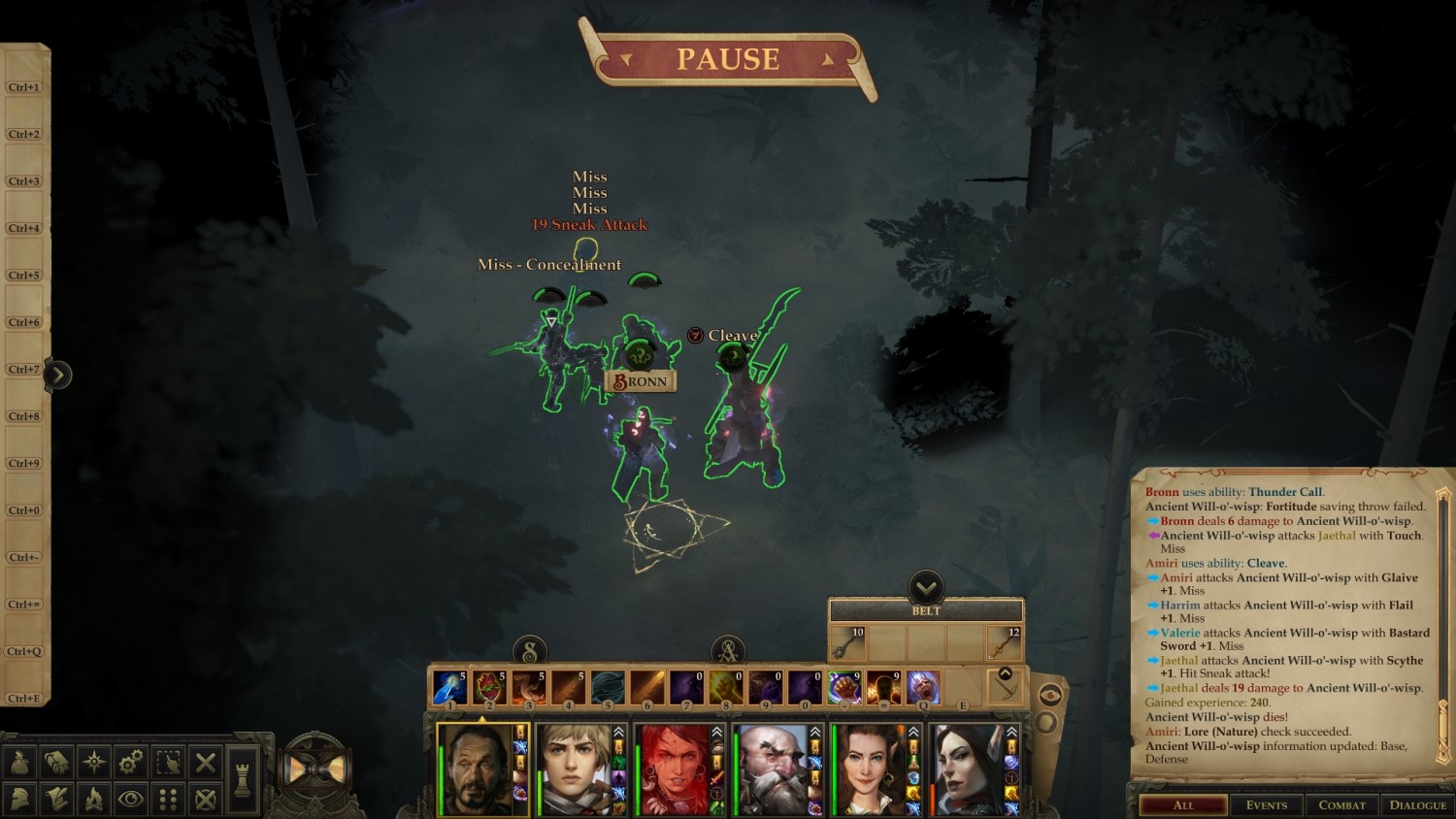
Task: Click the campfire rest icon
Action: pyautogui.click(x=94, y=800)
